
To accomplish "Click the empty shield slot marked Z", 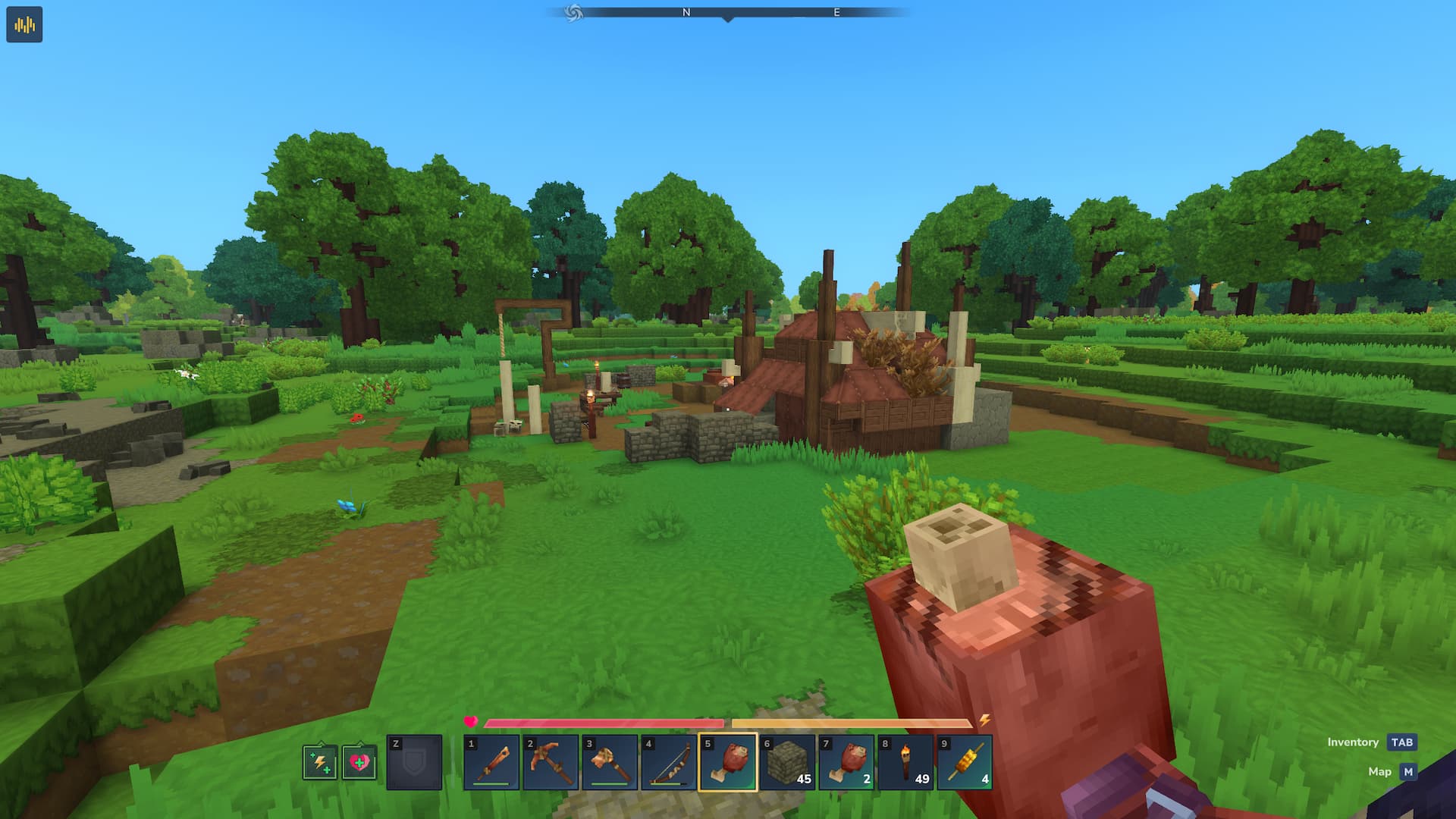I will click(414, 762).
